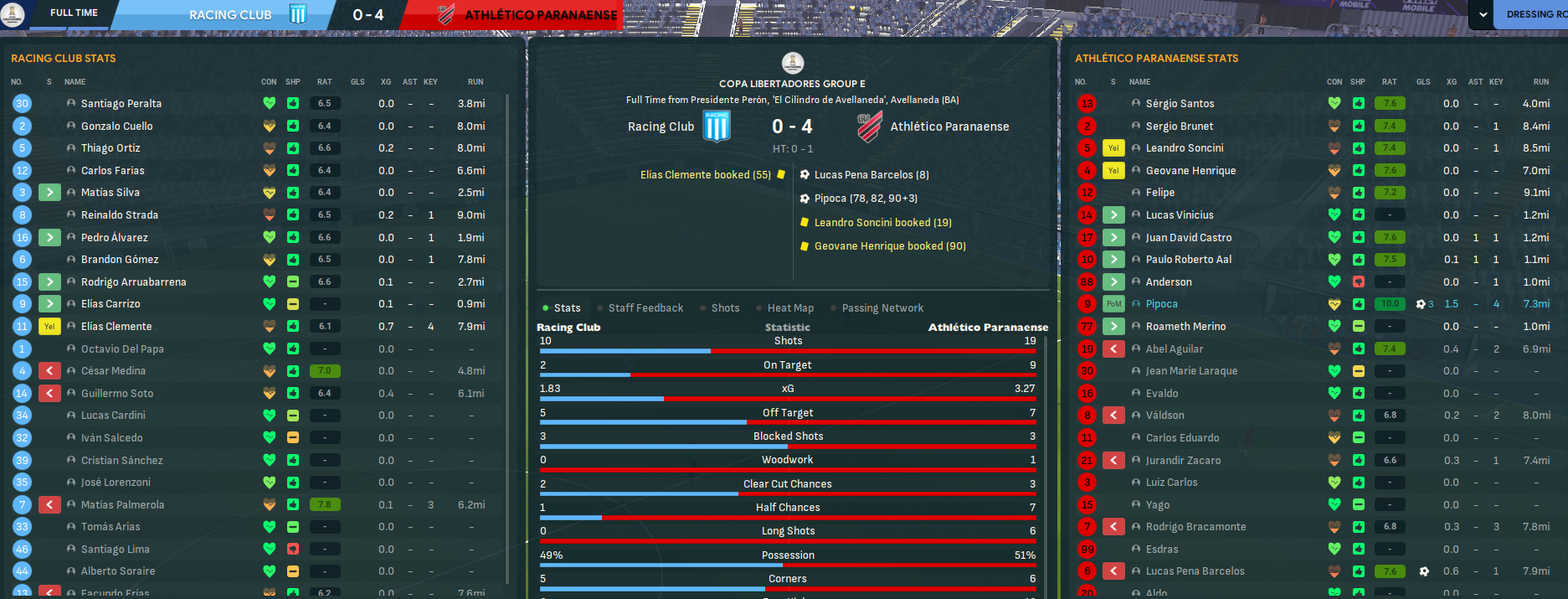Sort Racing Club stats by RAT column

pos(324,82)
